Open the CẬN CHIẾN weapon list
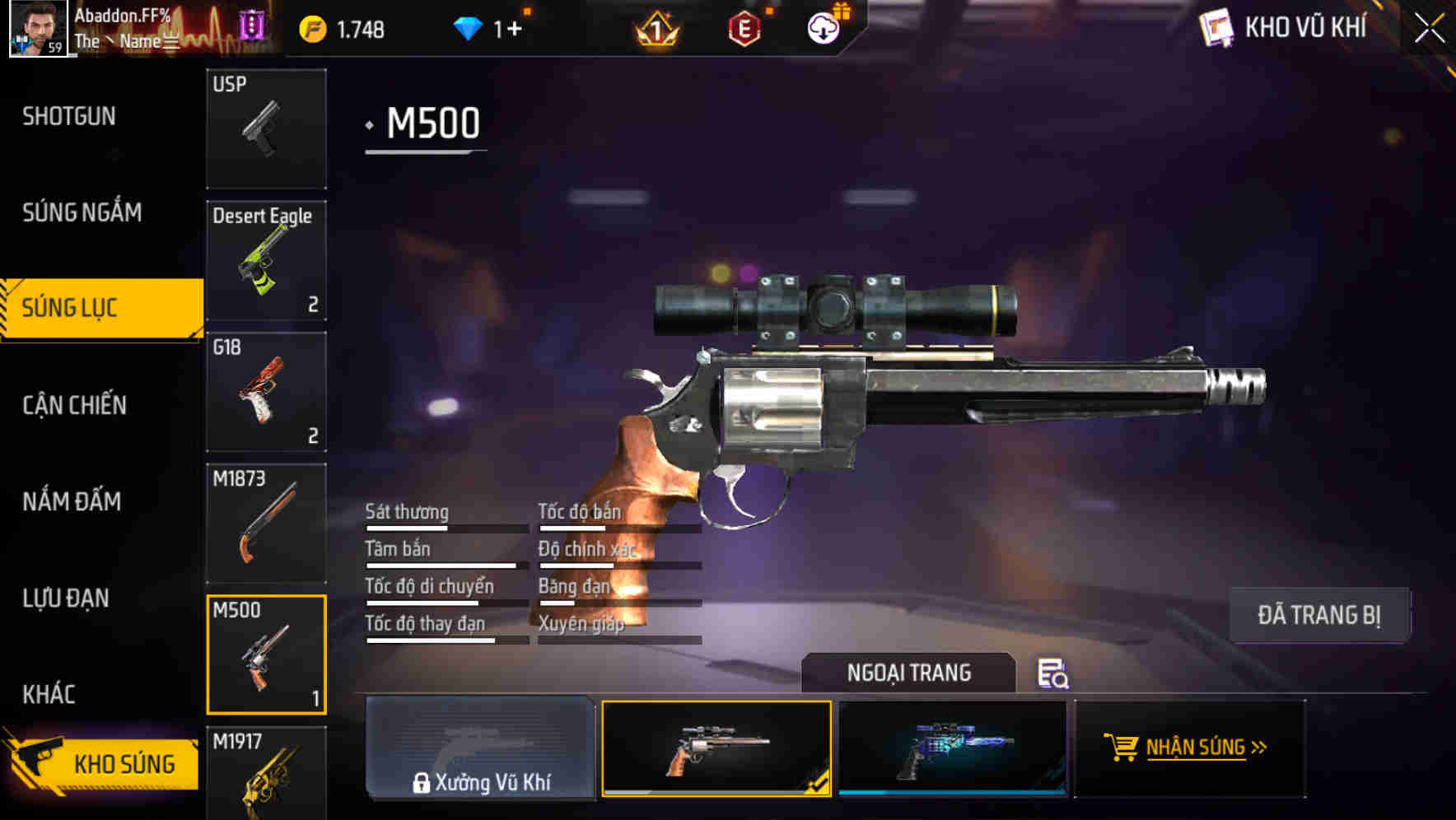This screenshot has height=820, width=1456. 73,405
